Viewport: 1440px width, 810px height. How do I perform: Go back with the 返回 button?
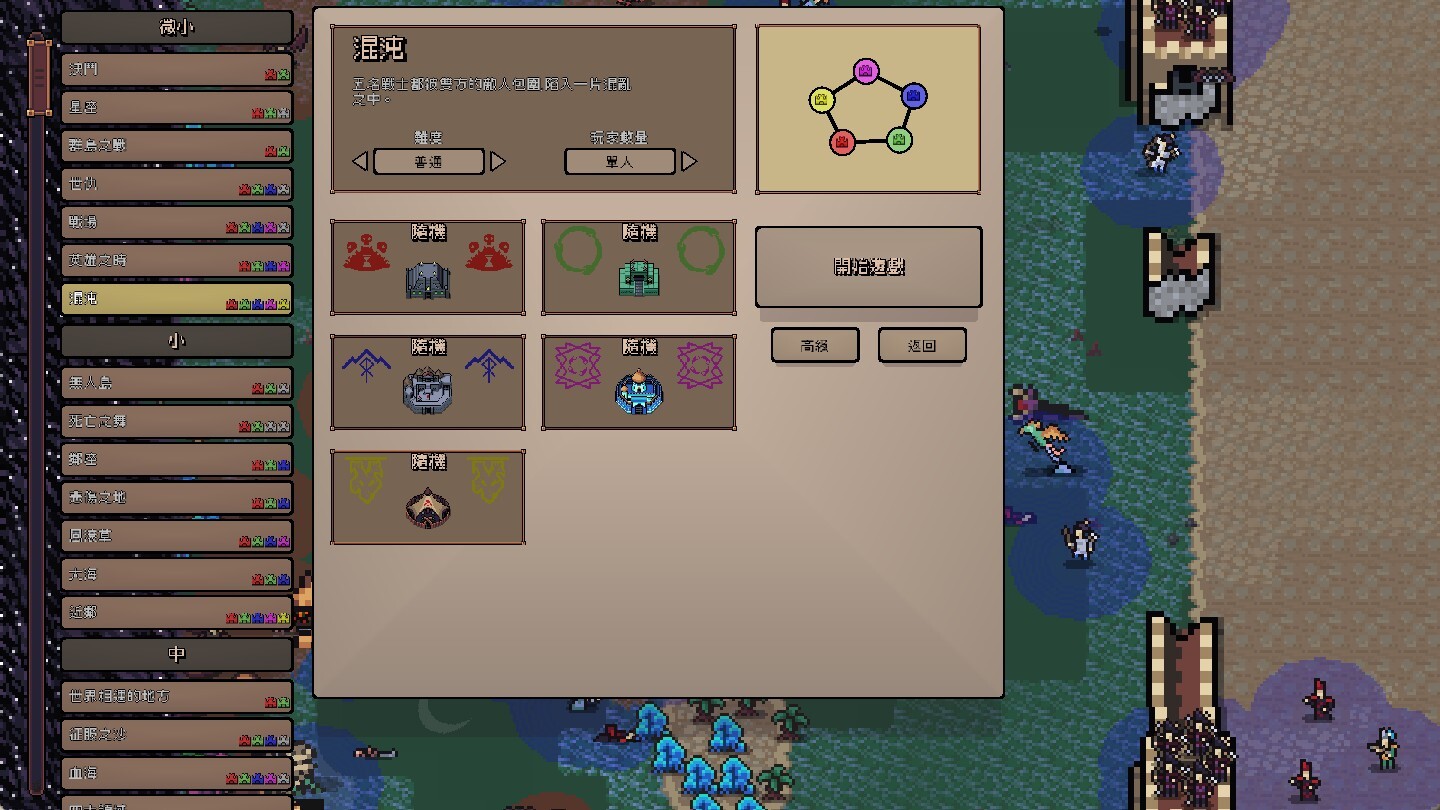pyautogui.click(x=922, y=346)
